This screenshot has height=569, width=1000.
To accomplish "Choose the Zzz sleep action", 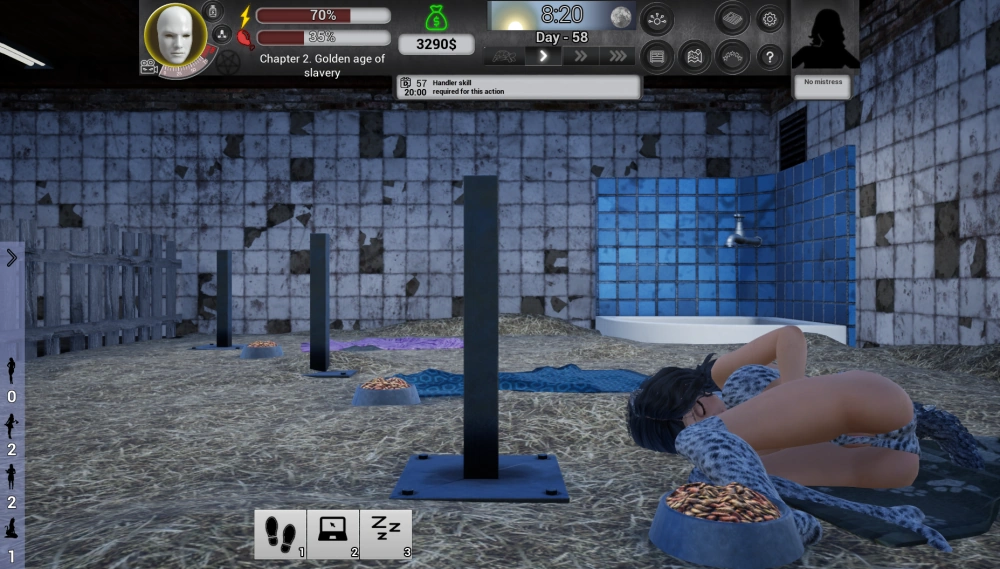I will tap(386, 534).
